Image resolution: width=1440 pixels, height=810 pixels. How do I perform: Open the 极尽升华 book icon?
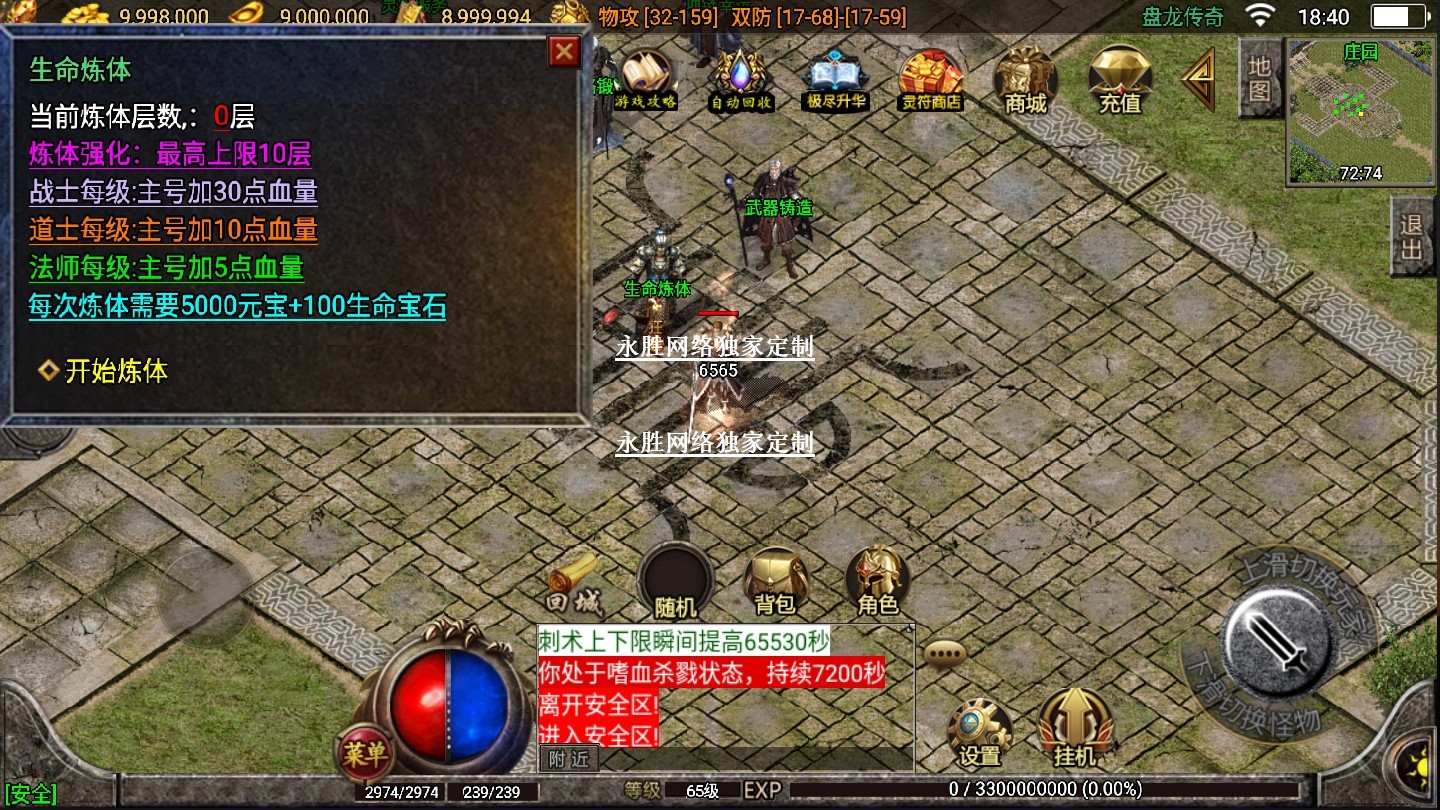[x=836, y=78]
